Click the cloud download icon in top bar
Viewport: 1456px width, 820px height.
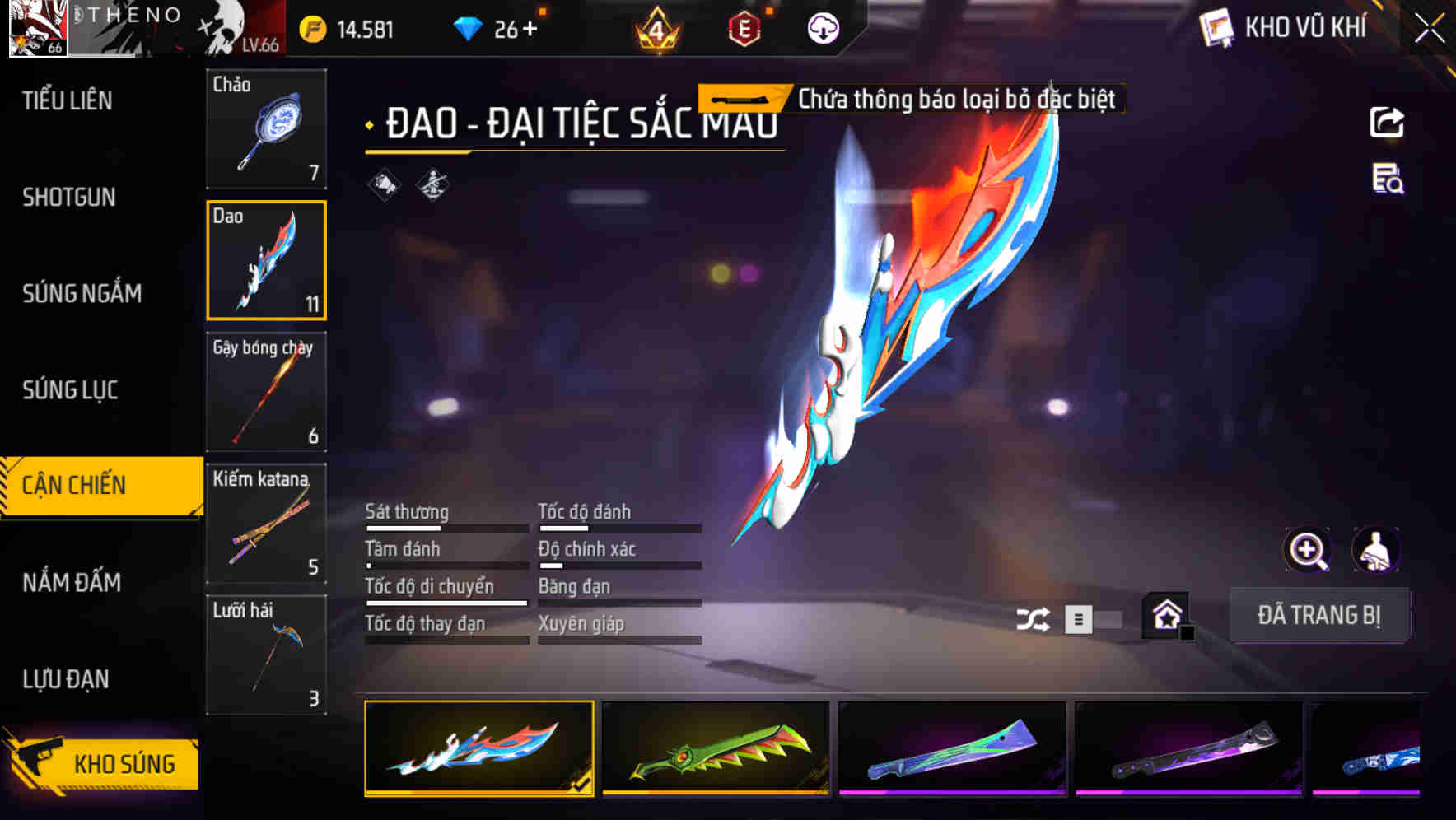point(820,27)
